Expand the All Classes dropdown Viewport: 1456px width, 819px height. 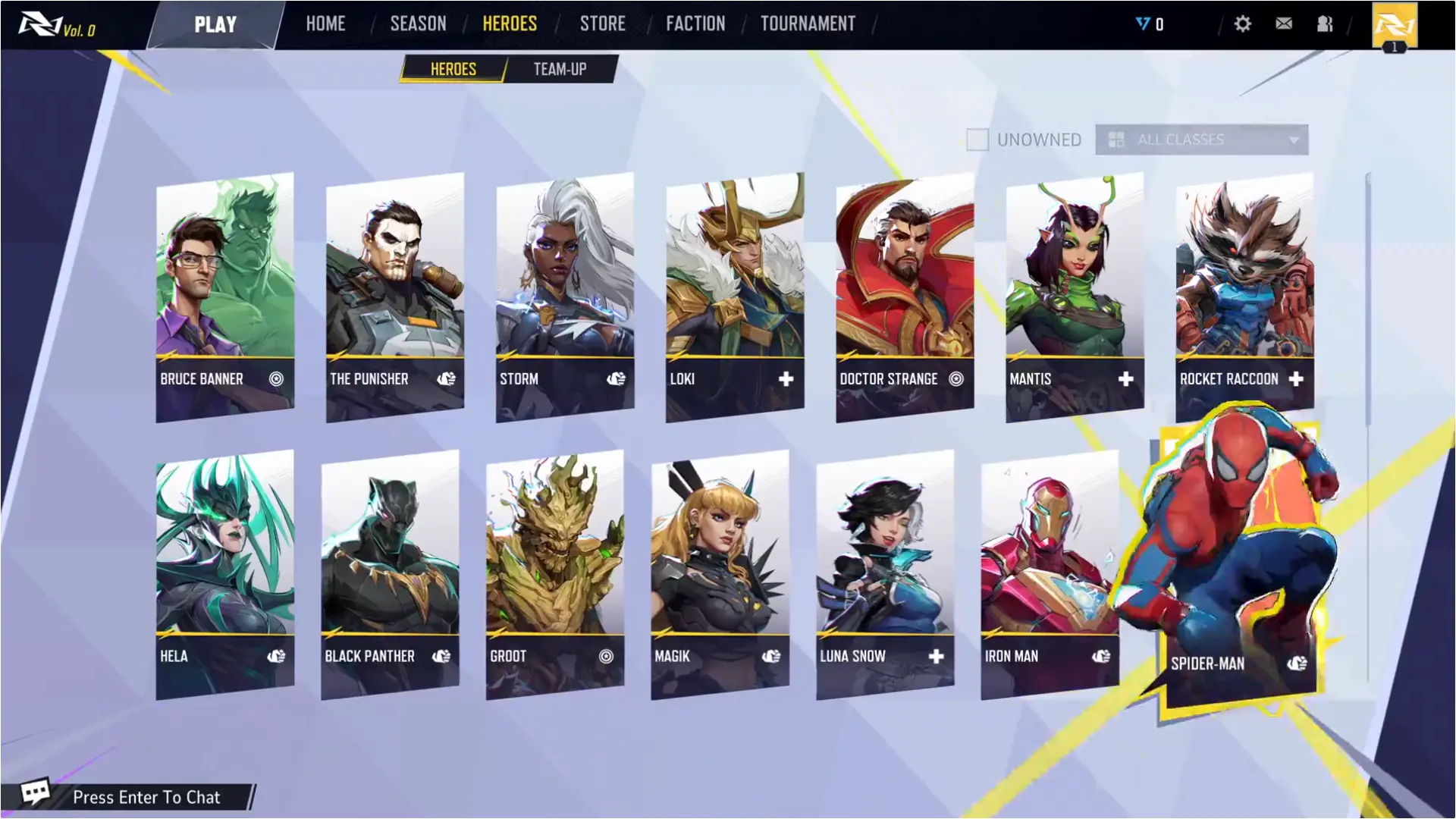coord(1201,140)
